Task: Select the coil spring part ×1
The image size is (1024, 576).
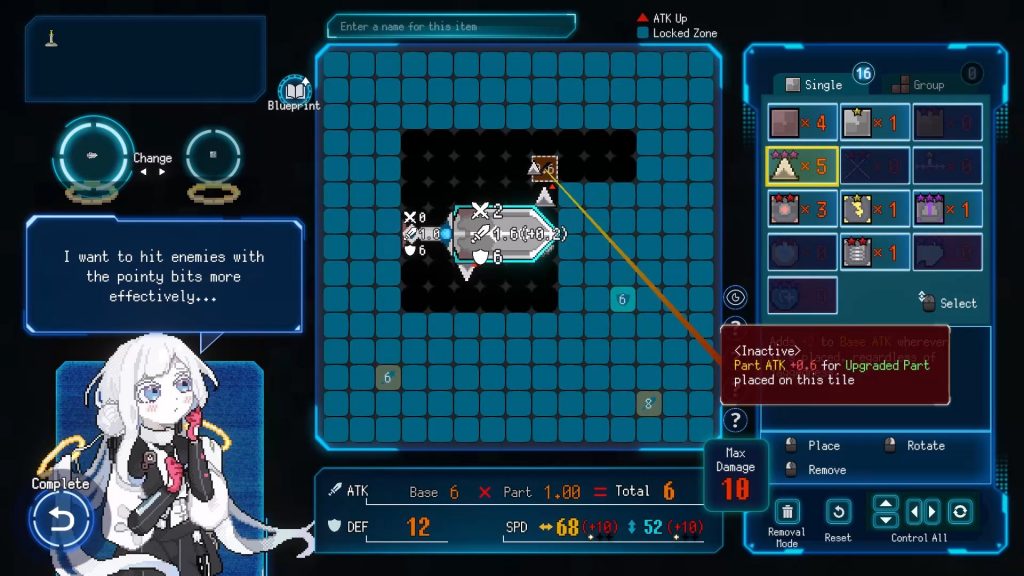Action: tap(874, 253)
